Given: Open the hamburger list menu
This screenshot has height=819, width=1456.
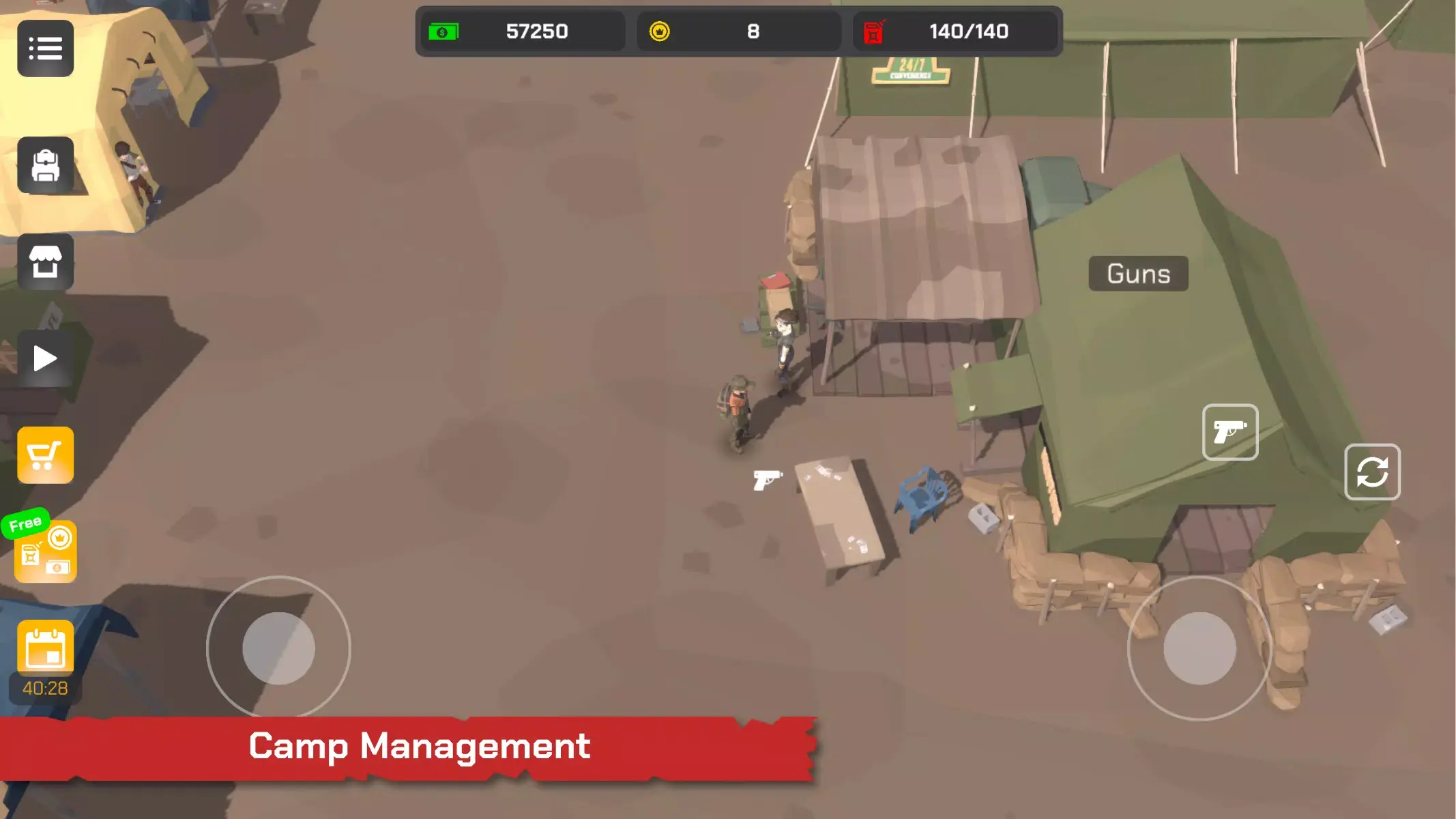Looking at the screenshot, I should coord(45,48).
